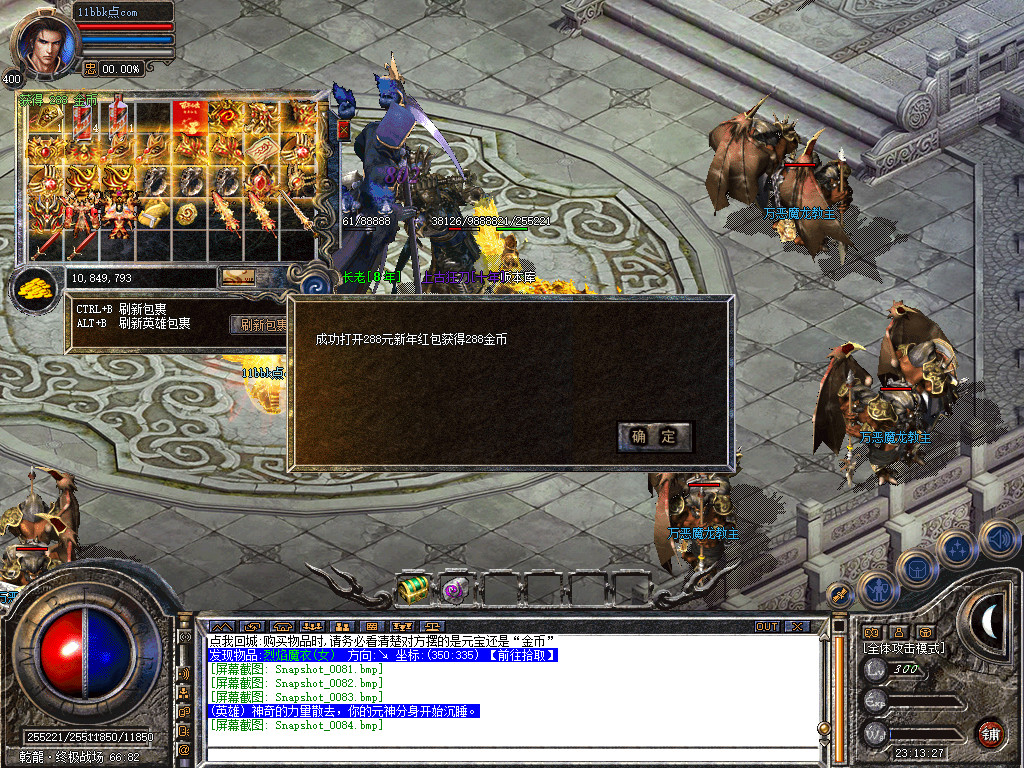Close the chat window with X
This screenshot has height=768, width=1024.
coord(796,626)
